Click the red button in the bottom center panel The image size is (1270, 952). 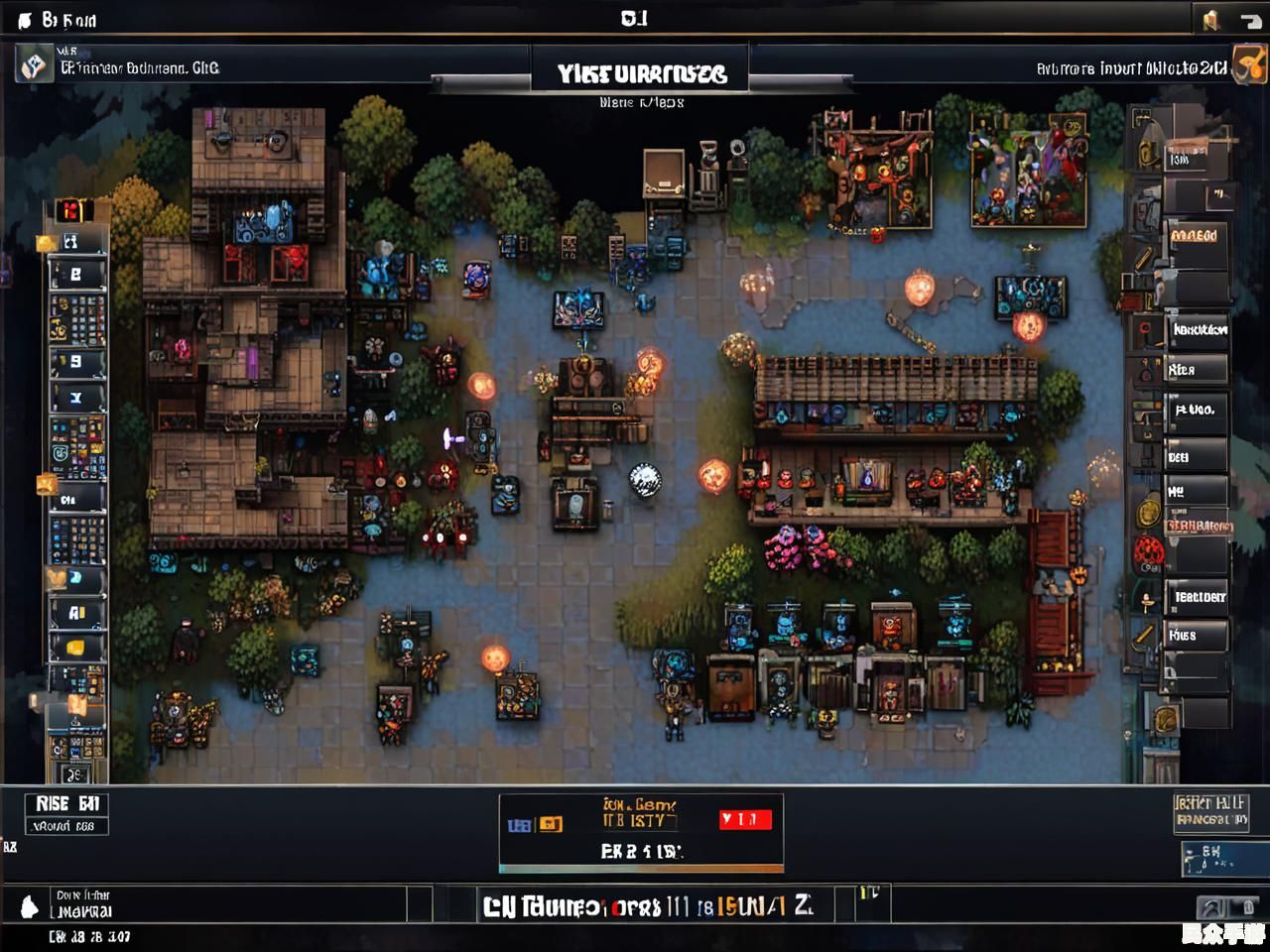745,819
